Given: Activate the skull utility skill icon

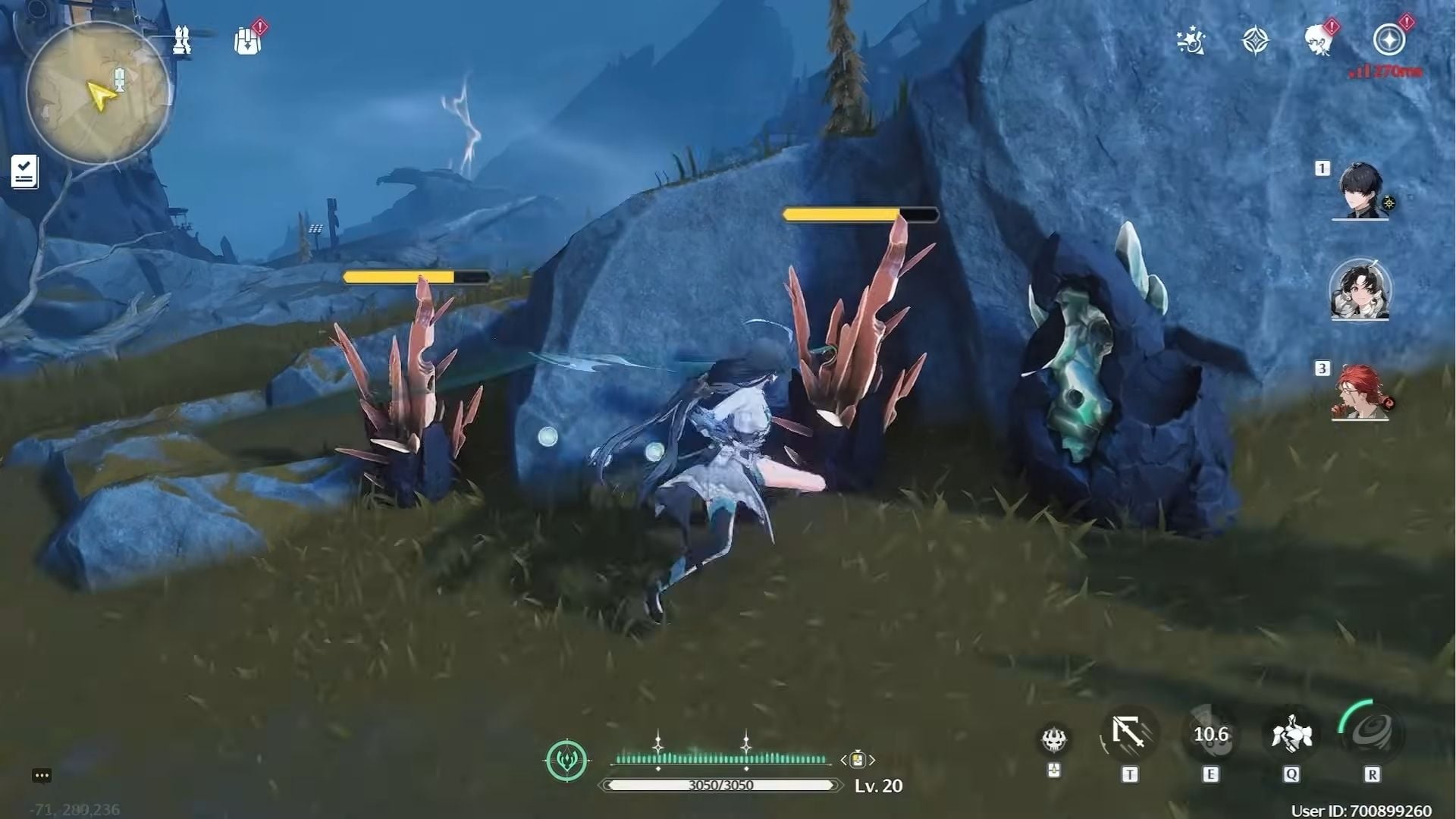Looking at the screenshot, I should (1053, 733).
